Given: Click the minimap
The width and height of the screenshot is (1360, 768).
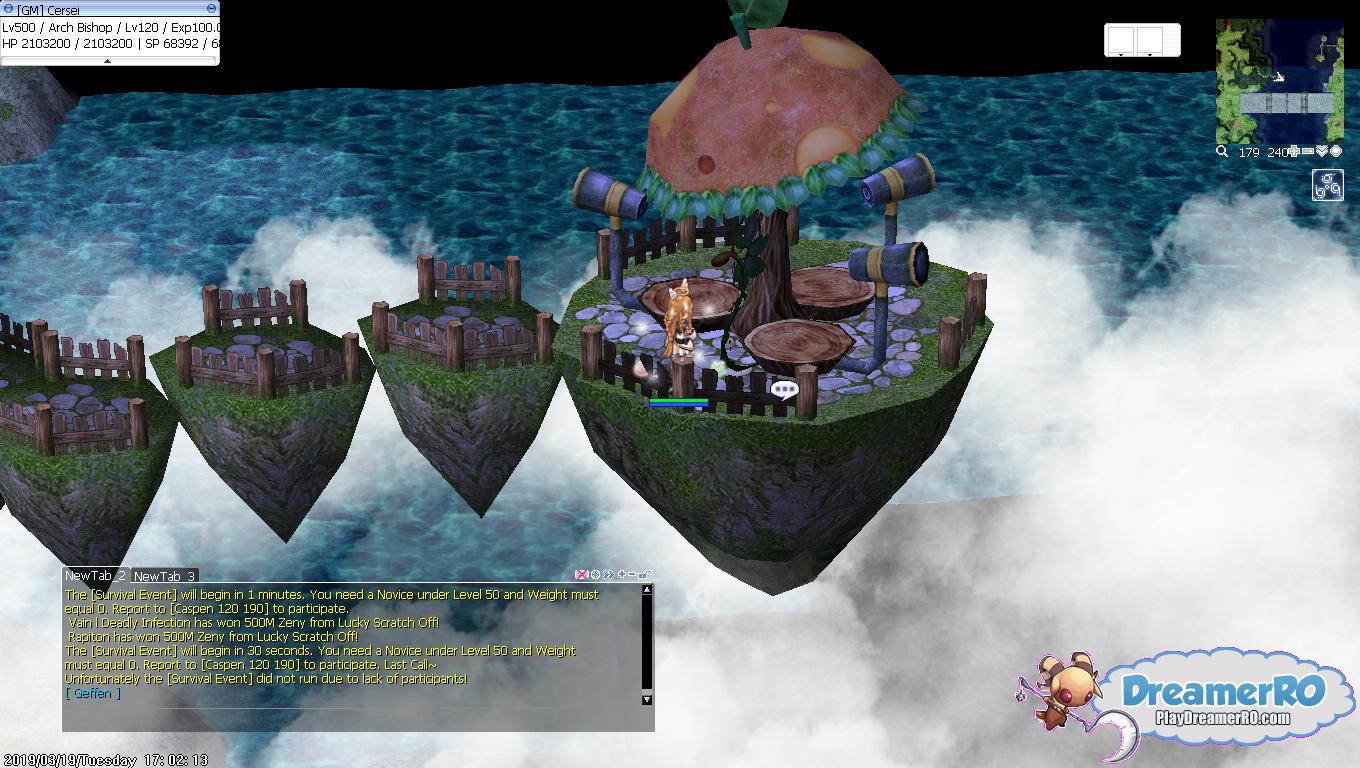Looking at the screenshot, I should pyautogui.click(x=1279, y=80).
